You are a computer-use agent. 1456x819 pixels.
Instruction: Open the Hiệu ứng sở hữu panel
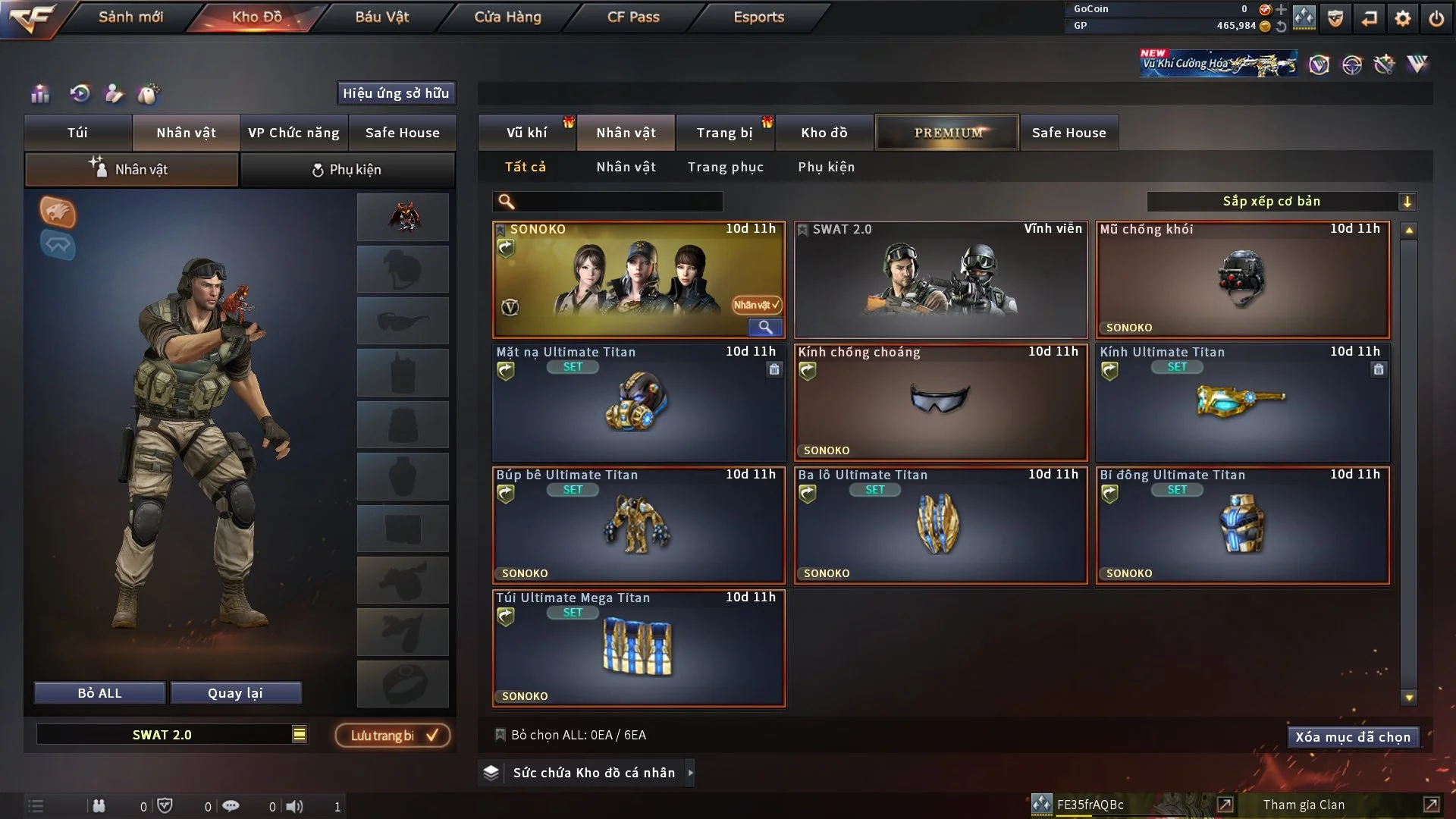396,93
